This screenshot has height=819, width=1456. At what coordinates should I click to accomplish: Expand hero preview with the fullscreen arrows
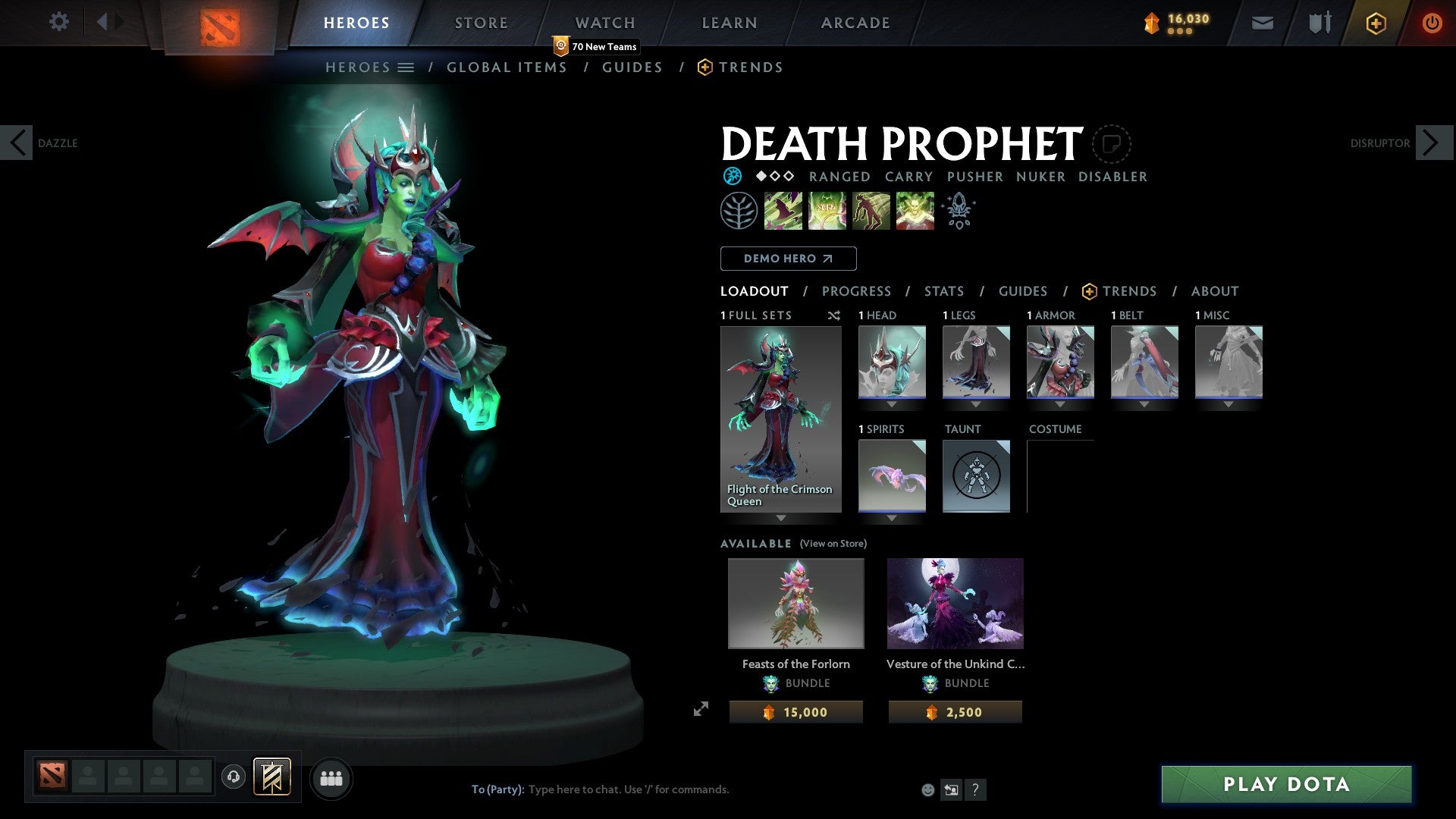701,710
